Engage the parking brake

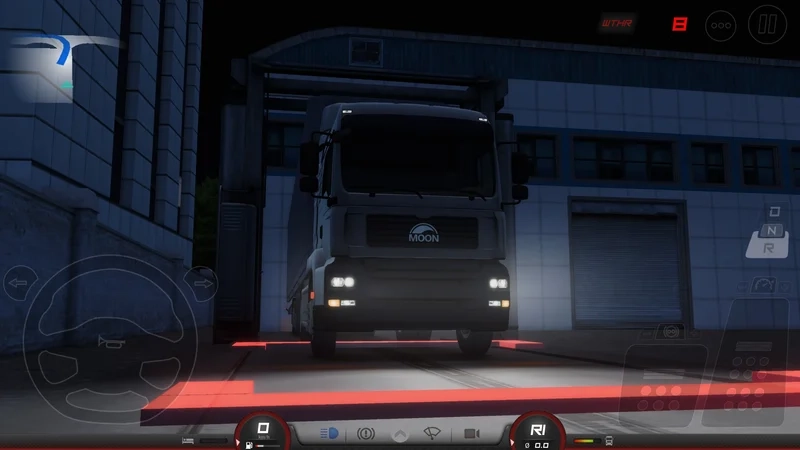(365, 434)
